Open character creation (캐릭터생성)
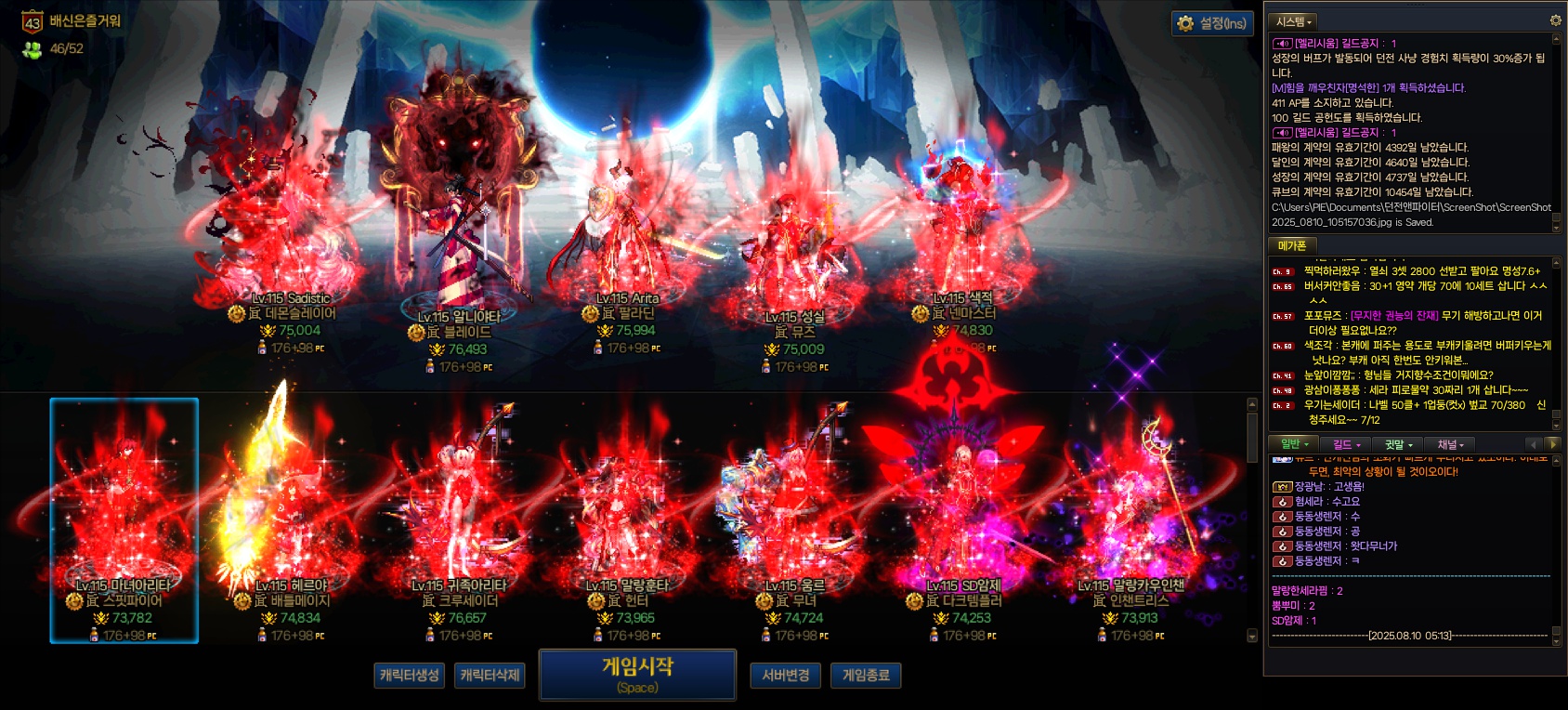Screen dimensions: 1568x710 409,675
